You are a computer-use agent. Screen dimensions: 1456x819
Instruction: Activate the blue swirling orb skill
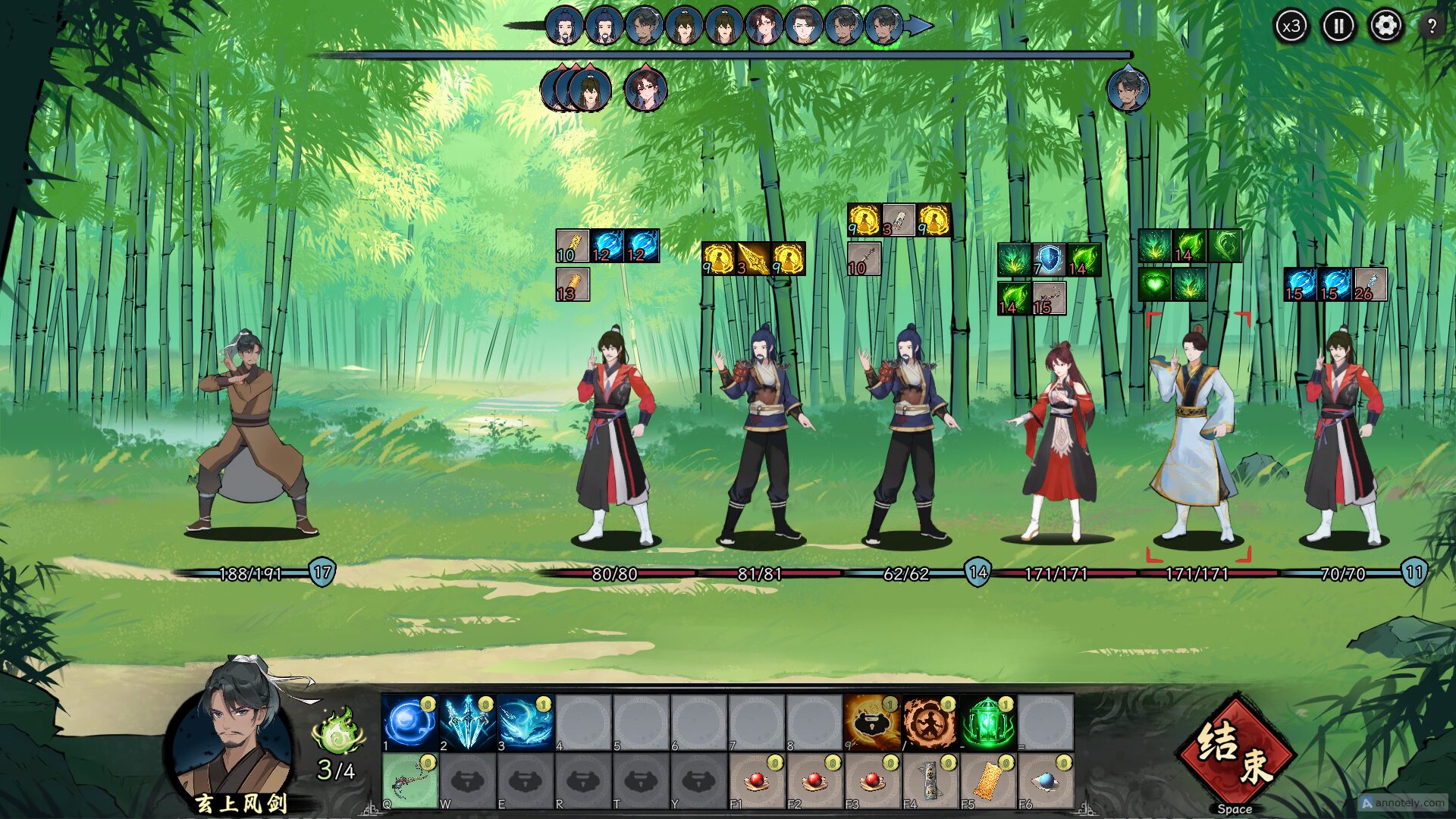pyautogui.click(x=409, y=723)
